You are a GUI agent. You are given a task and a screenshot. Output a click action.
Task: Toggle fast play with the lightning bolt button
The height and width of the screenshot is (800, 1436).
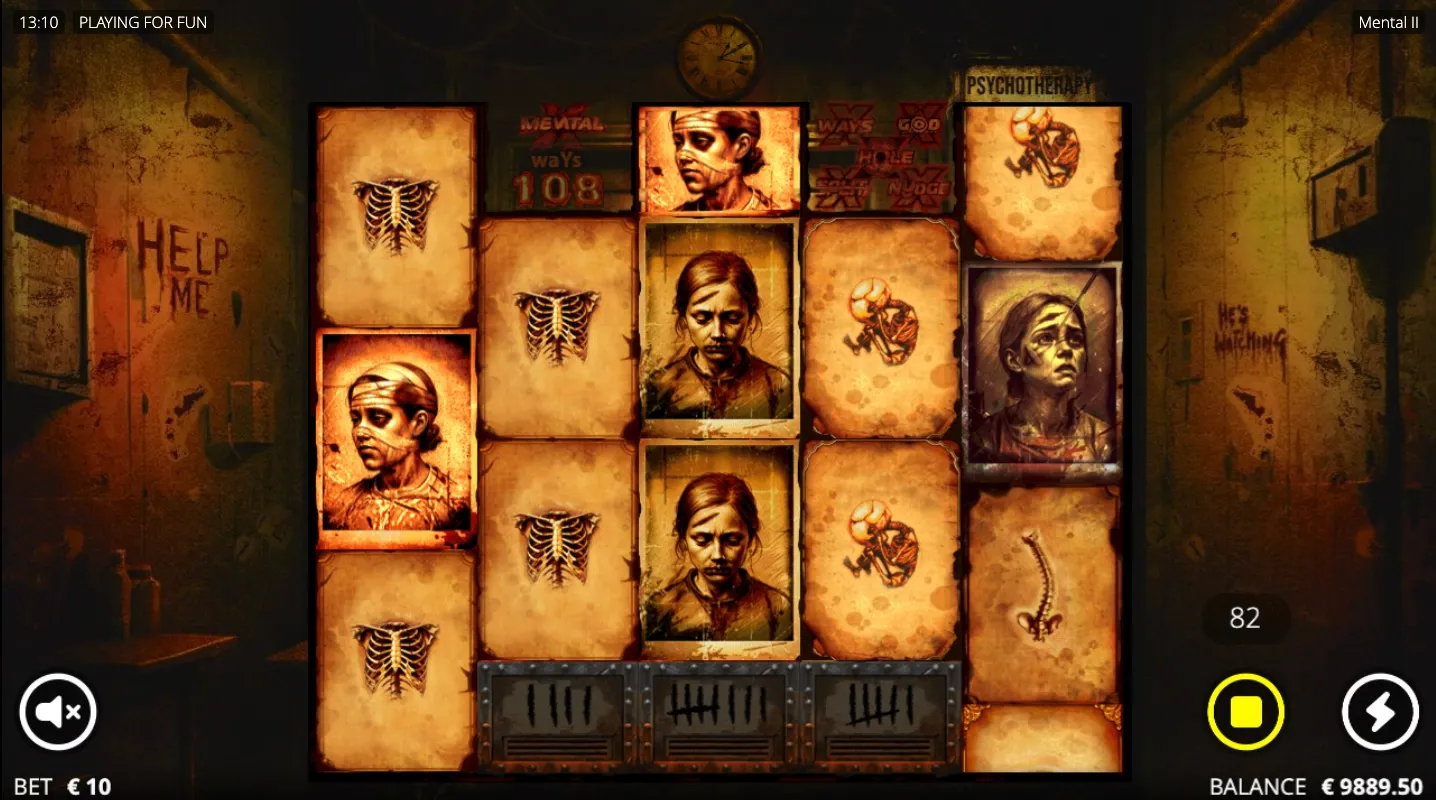[1379, 712]
